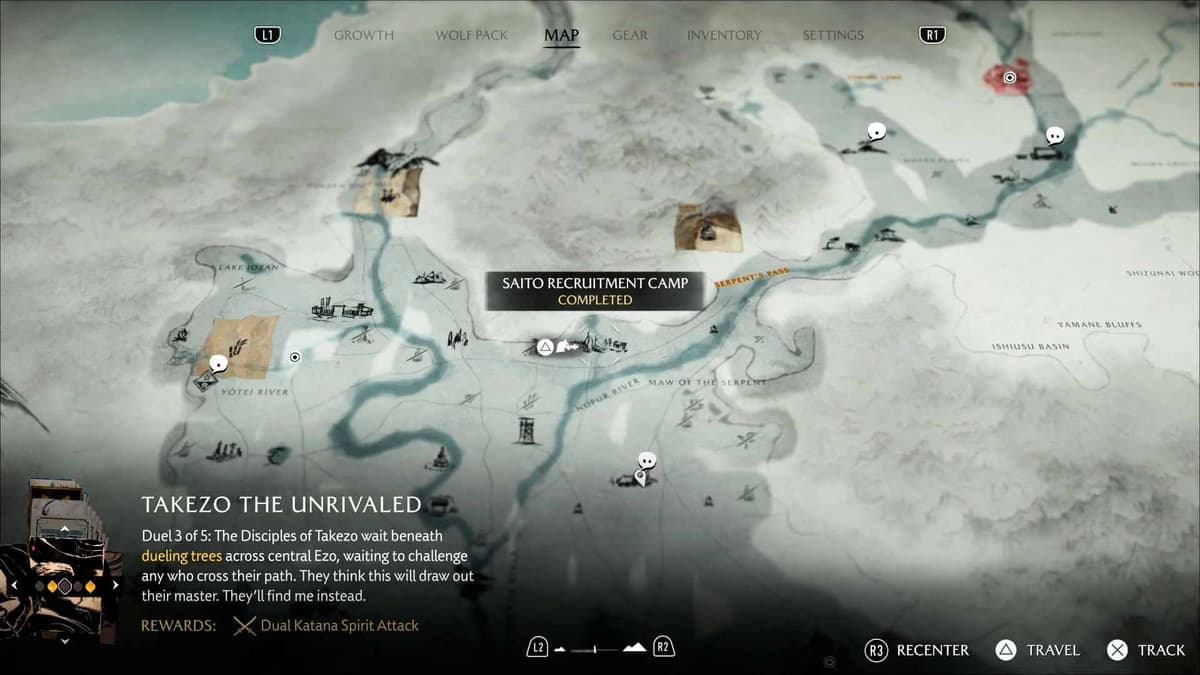This screenshot has width=1200, height=675.
Task: Select the Takezo the Unrivaled quest title
Action: point(281,504)
